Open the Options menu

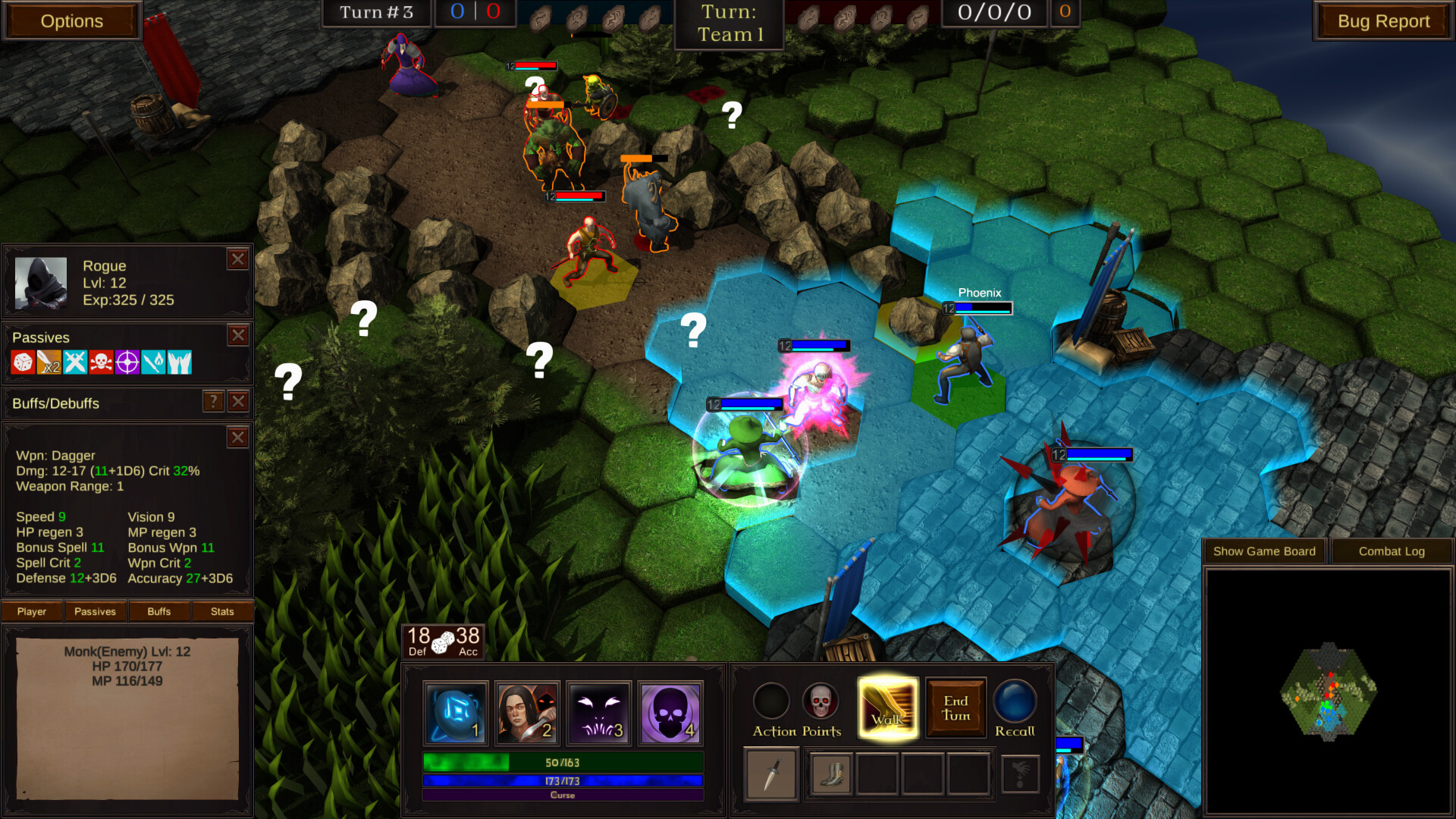[x=71, y=21]
